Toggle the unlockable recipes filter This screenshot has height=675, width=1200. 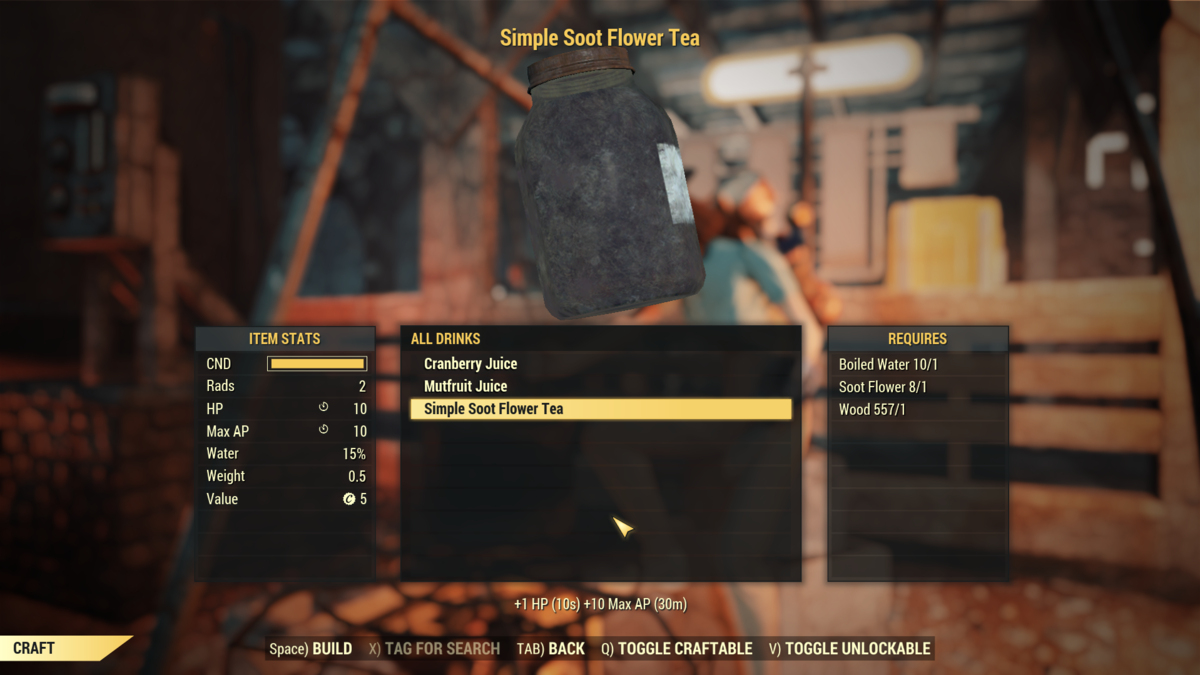click(x=850, y=649)
